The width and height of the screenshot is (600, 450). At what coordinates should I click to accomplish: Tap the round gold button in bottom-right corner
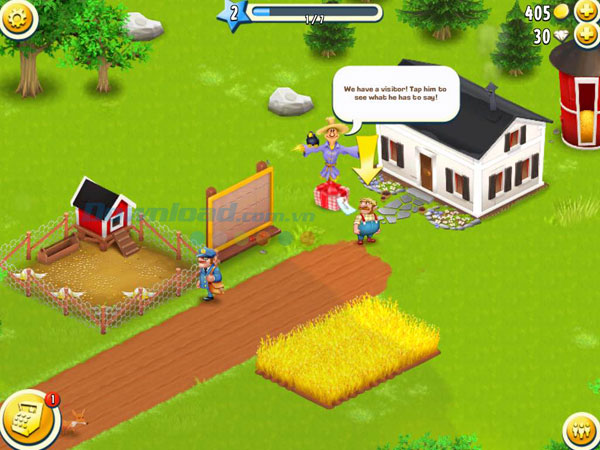[581, 431]
